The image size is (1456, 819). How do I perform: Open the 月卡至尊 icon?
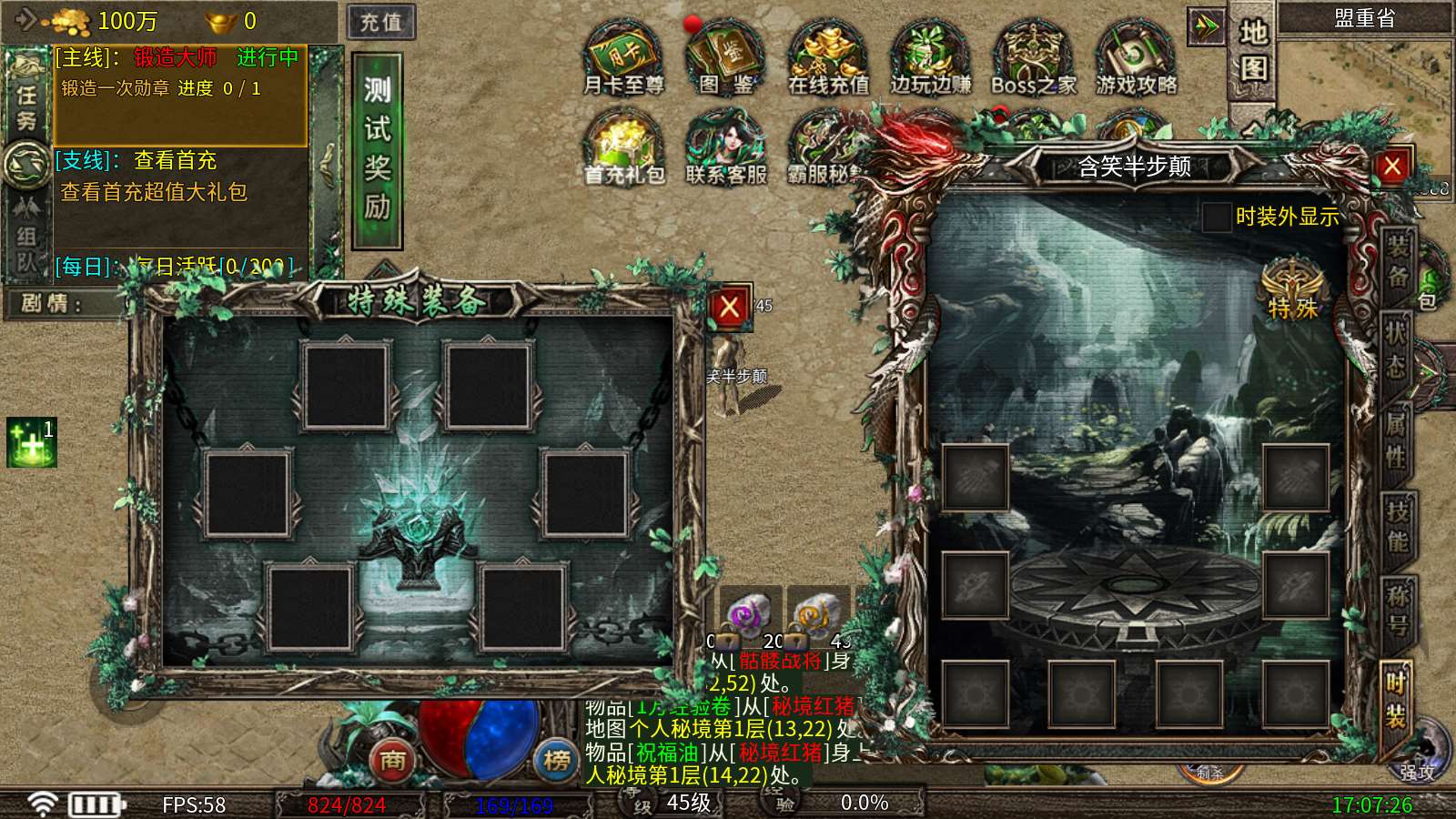tap(623, 59)
